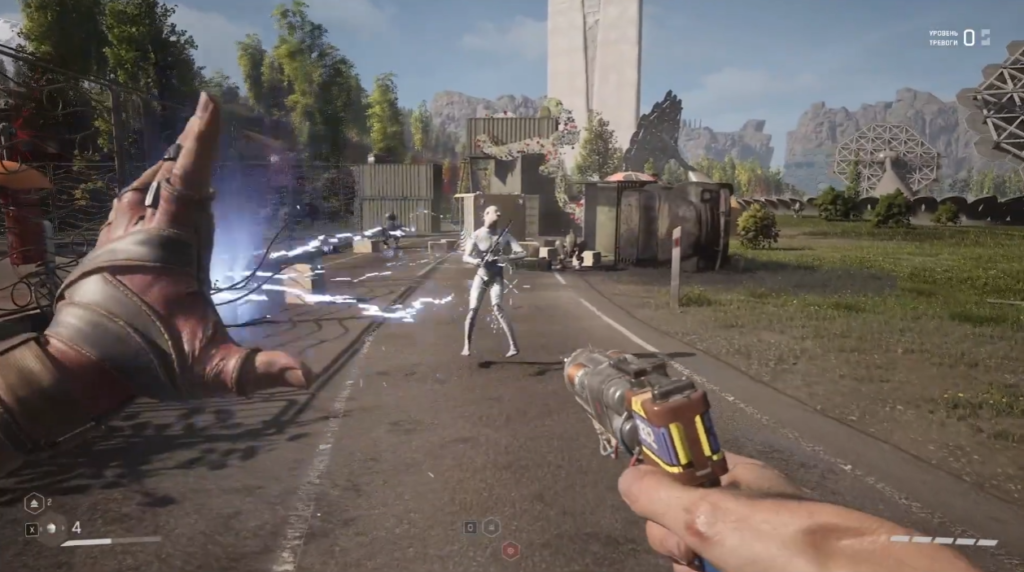Activate the red hexagon ability icon

coord(510,549)
